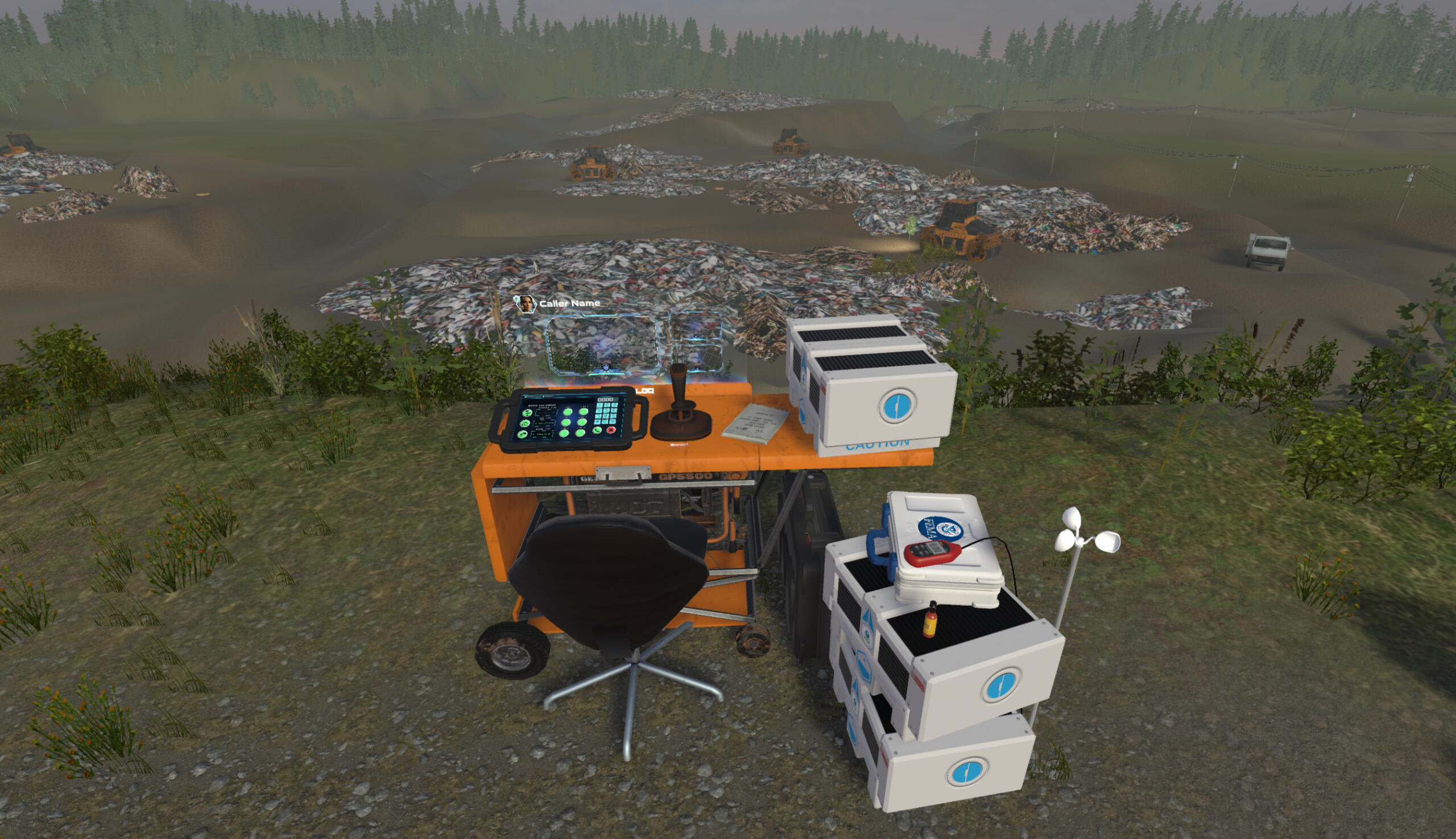The height and width of the screenshot is (839, 1456).
Task: Tap the green phone call button on tablet
Action: point(597,430)
